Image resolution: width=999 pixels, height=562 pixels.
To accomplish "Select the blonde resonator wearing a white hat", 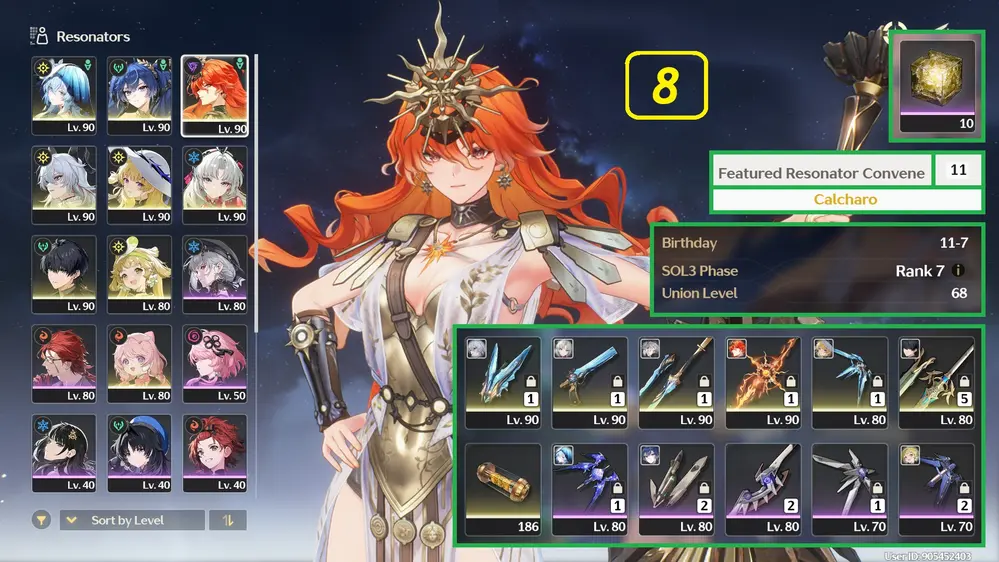I will 139,185.
